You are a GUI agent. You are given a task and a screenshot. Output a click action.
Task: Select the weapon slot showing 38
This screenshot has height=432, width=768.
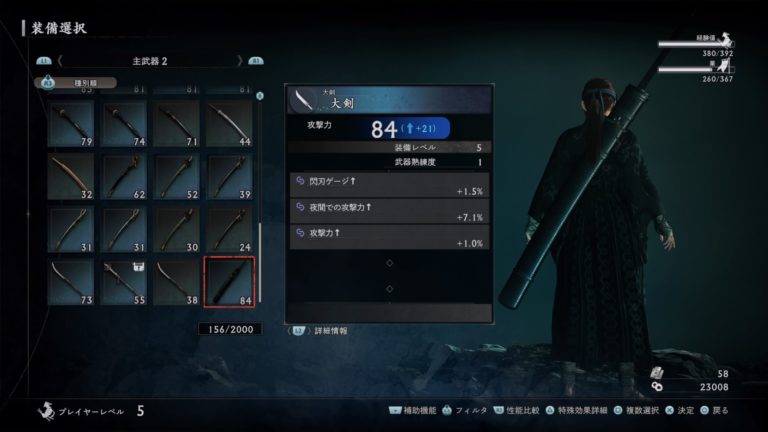(x=176, y=282)
